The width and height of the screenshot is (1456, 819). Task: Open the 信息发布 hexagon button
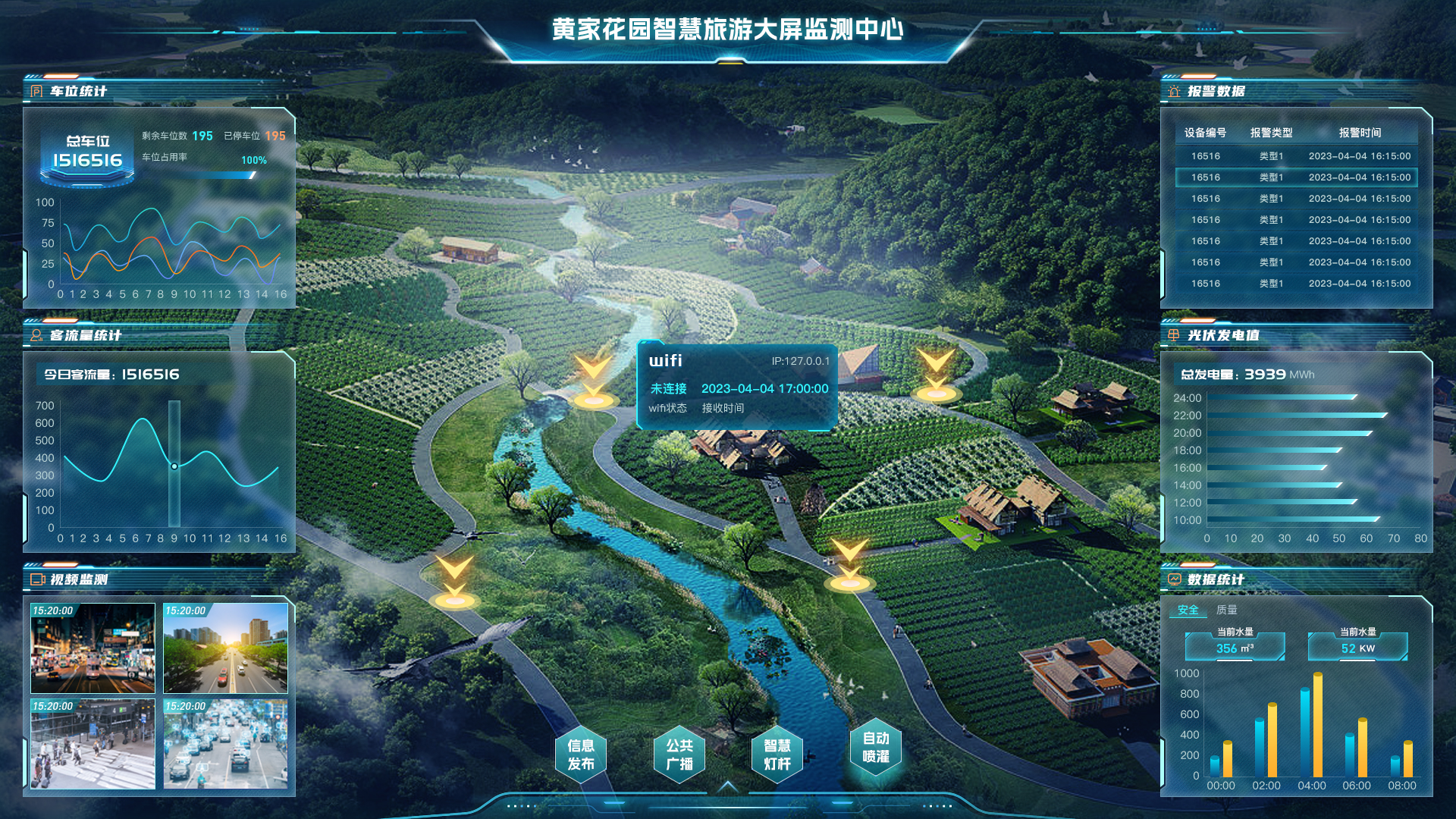[581, 755]
